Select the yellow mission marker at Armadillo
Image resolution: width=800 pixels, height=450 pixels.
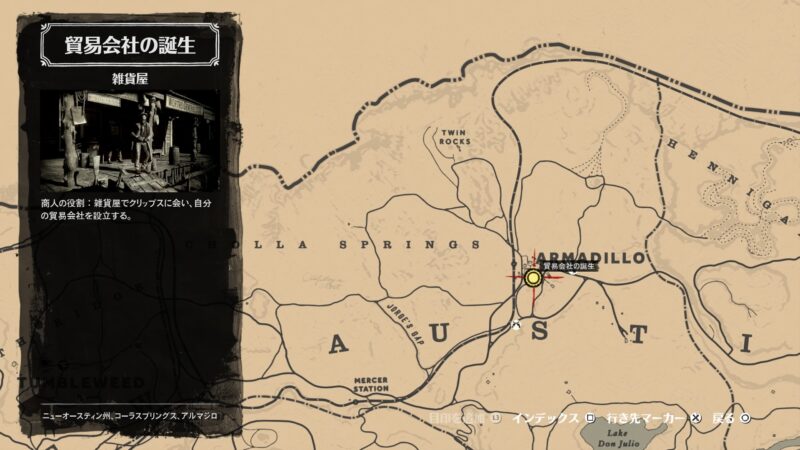click(x=533, y=279)
